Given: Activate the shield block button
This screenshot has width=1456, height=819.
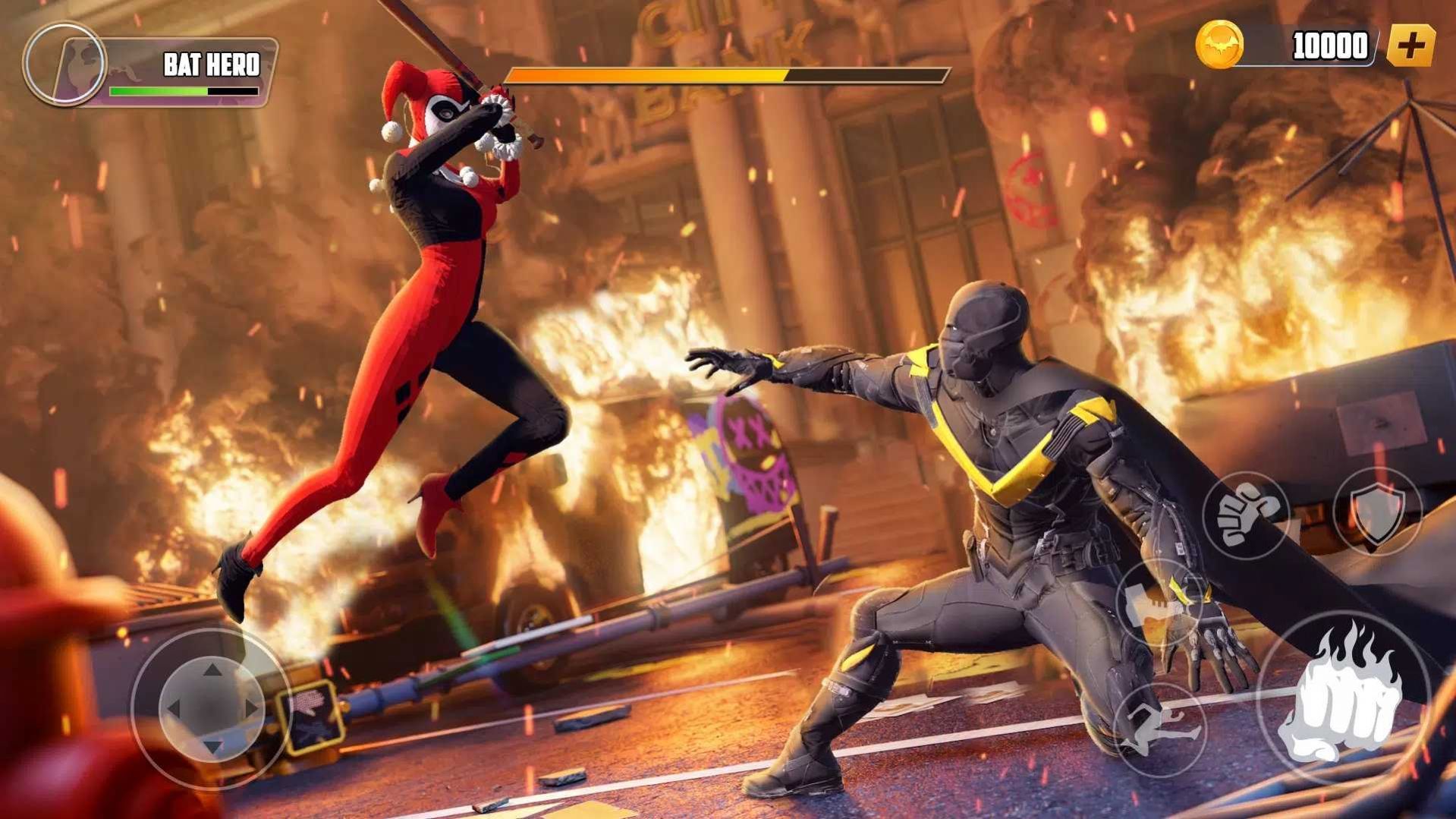Looking at the screenshot, I should [x=1378, y=512].
